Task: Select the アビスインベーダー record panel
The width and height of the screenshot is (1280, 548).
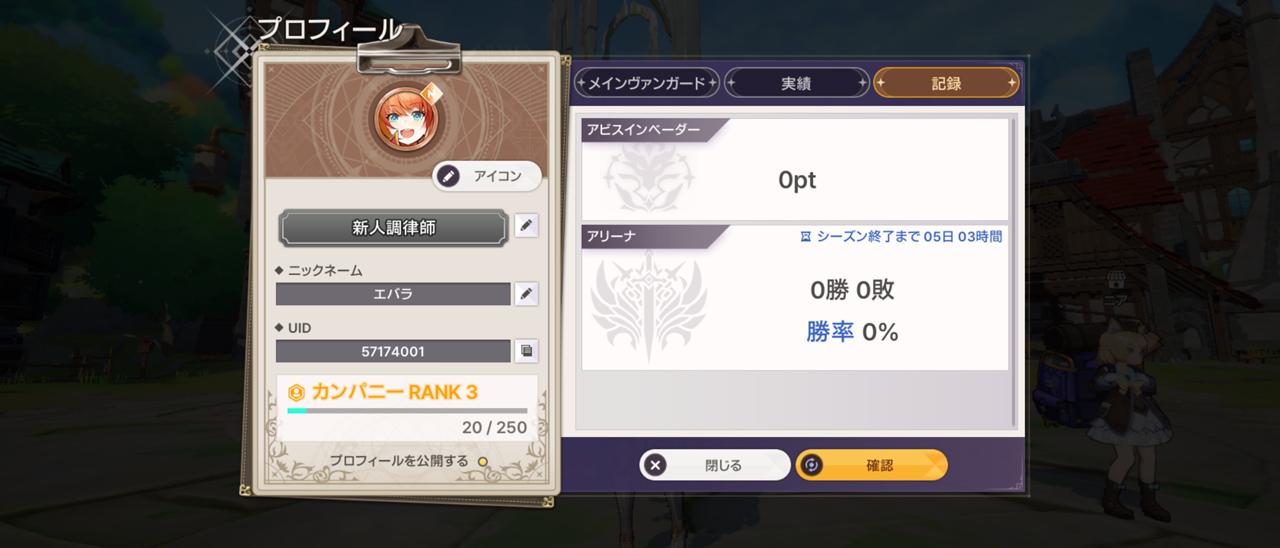Action: pos(795,170)
